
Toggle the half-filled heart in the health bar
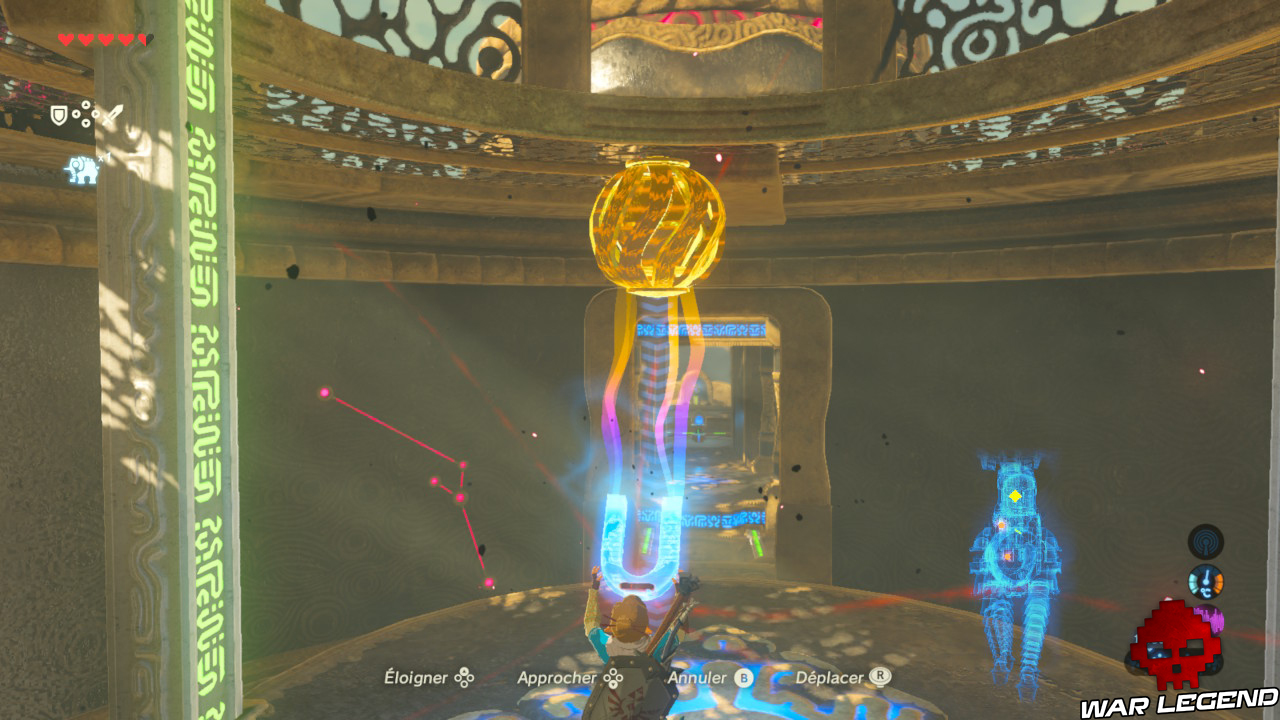143,38
